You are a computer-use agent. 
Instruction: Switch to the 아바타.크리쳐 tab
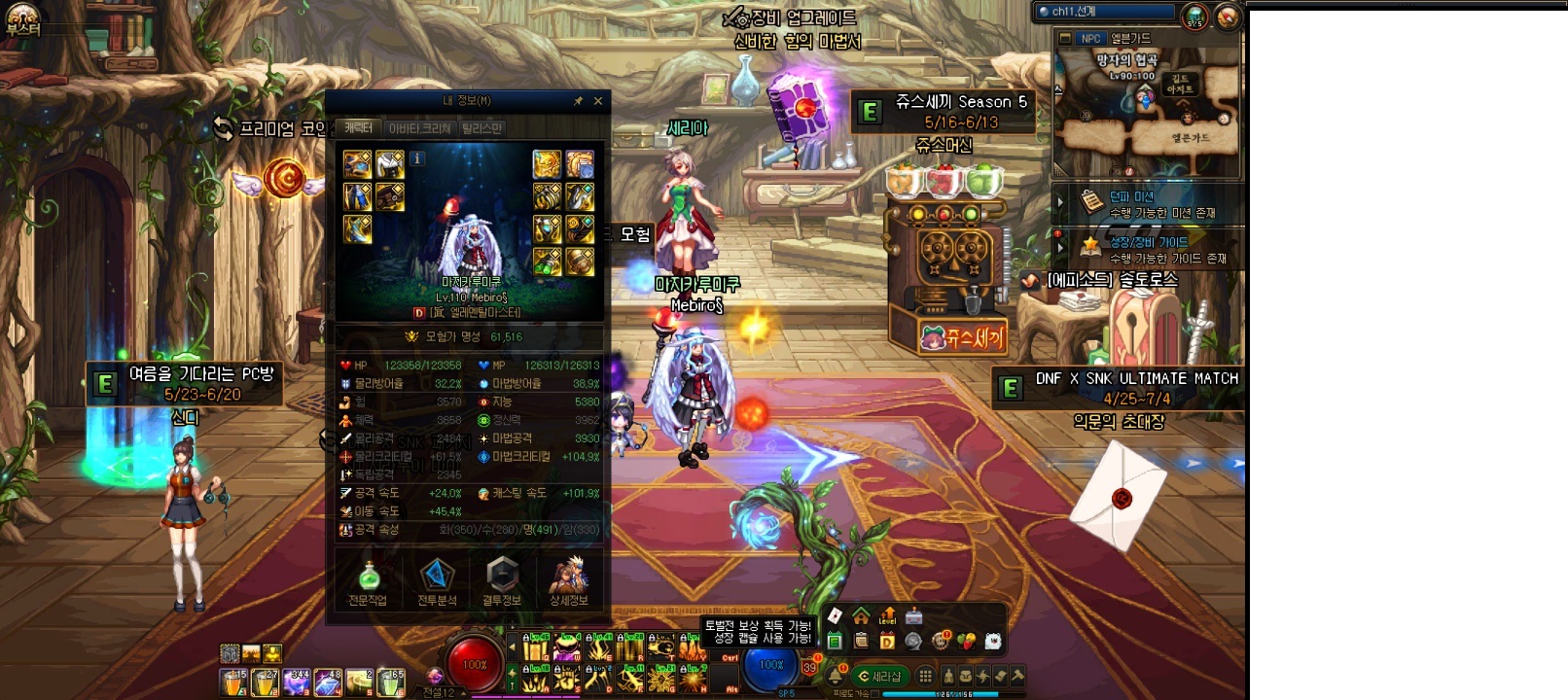[419, 128]
